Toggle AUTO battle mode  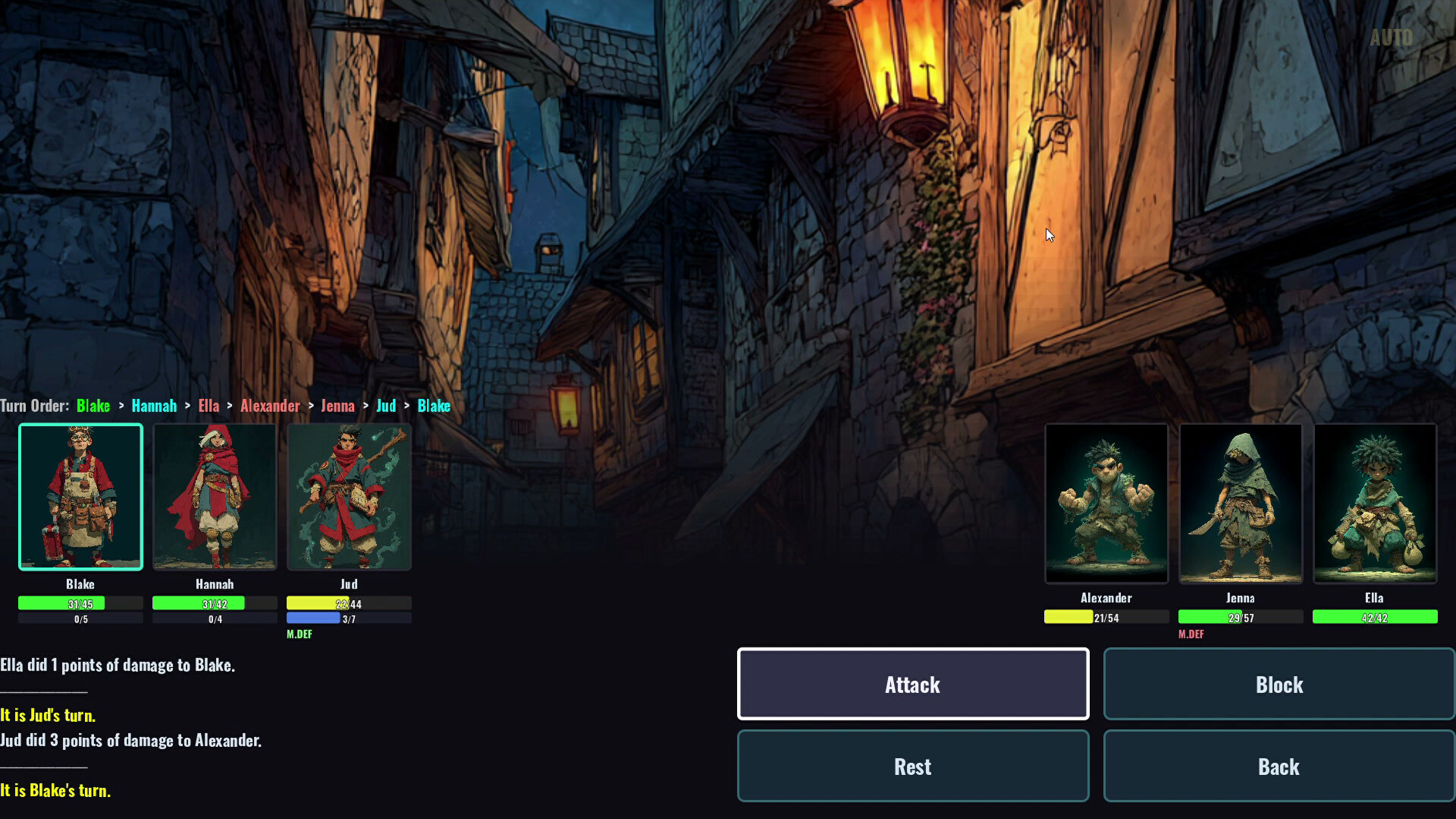point(1392,37)
